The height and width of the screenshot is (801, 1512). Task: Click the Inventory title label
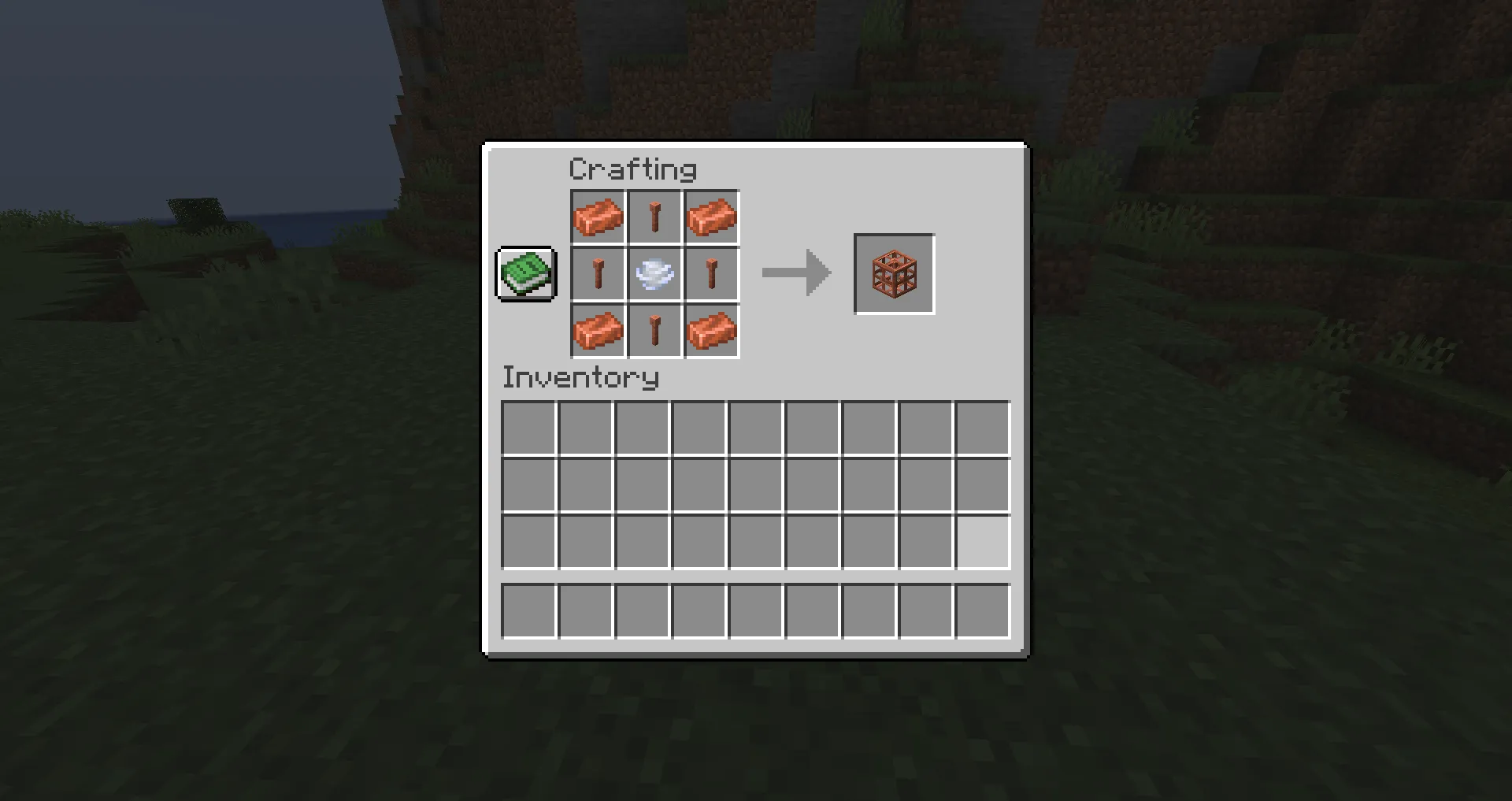tap(580, 378)
